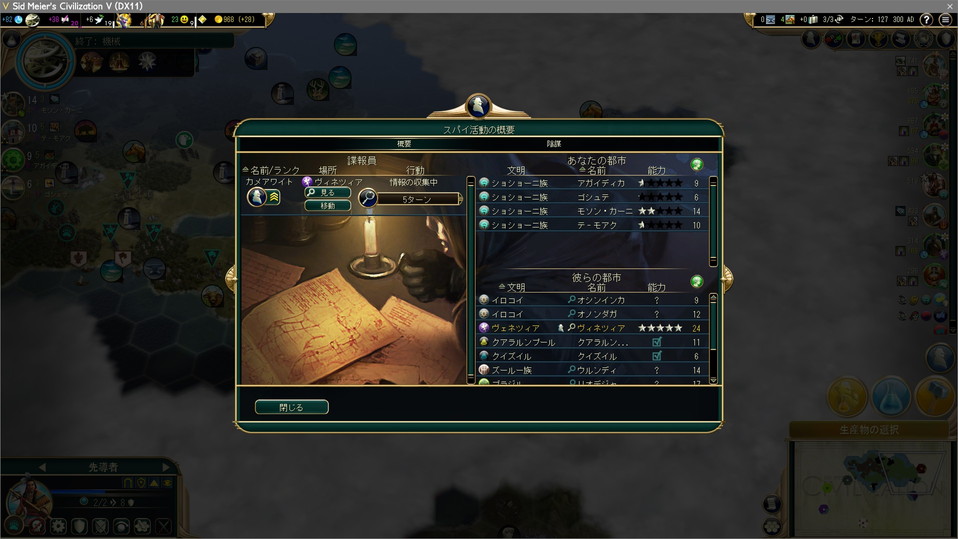Sort spies by 名前/ランク header
Screen dimensions: 958x539
coord(272,170)
